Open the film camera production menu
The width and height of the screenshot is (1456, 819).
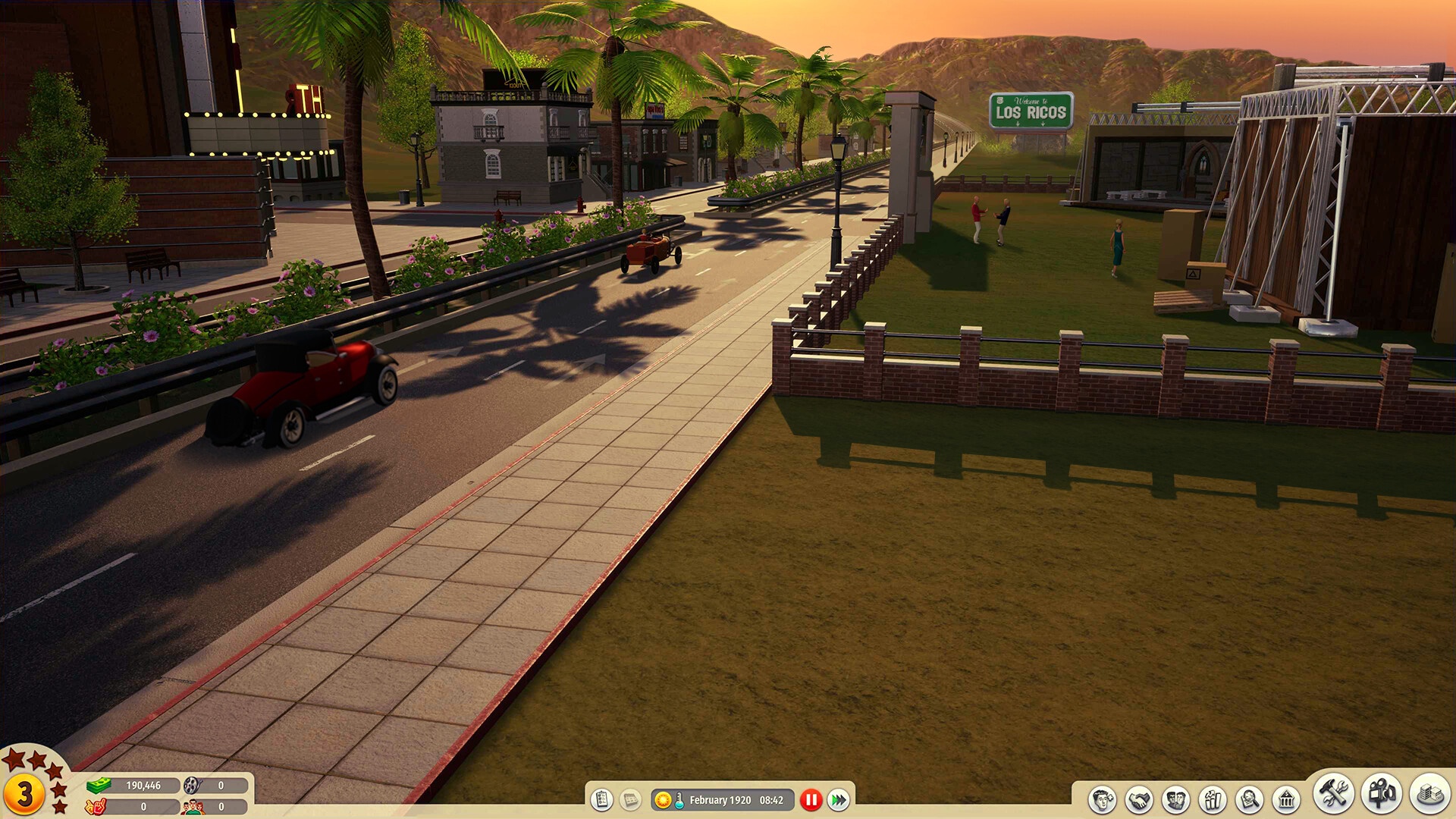[x=1382, y=794]
